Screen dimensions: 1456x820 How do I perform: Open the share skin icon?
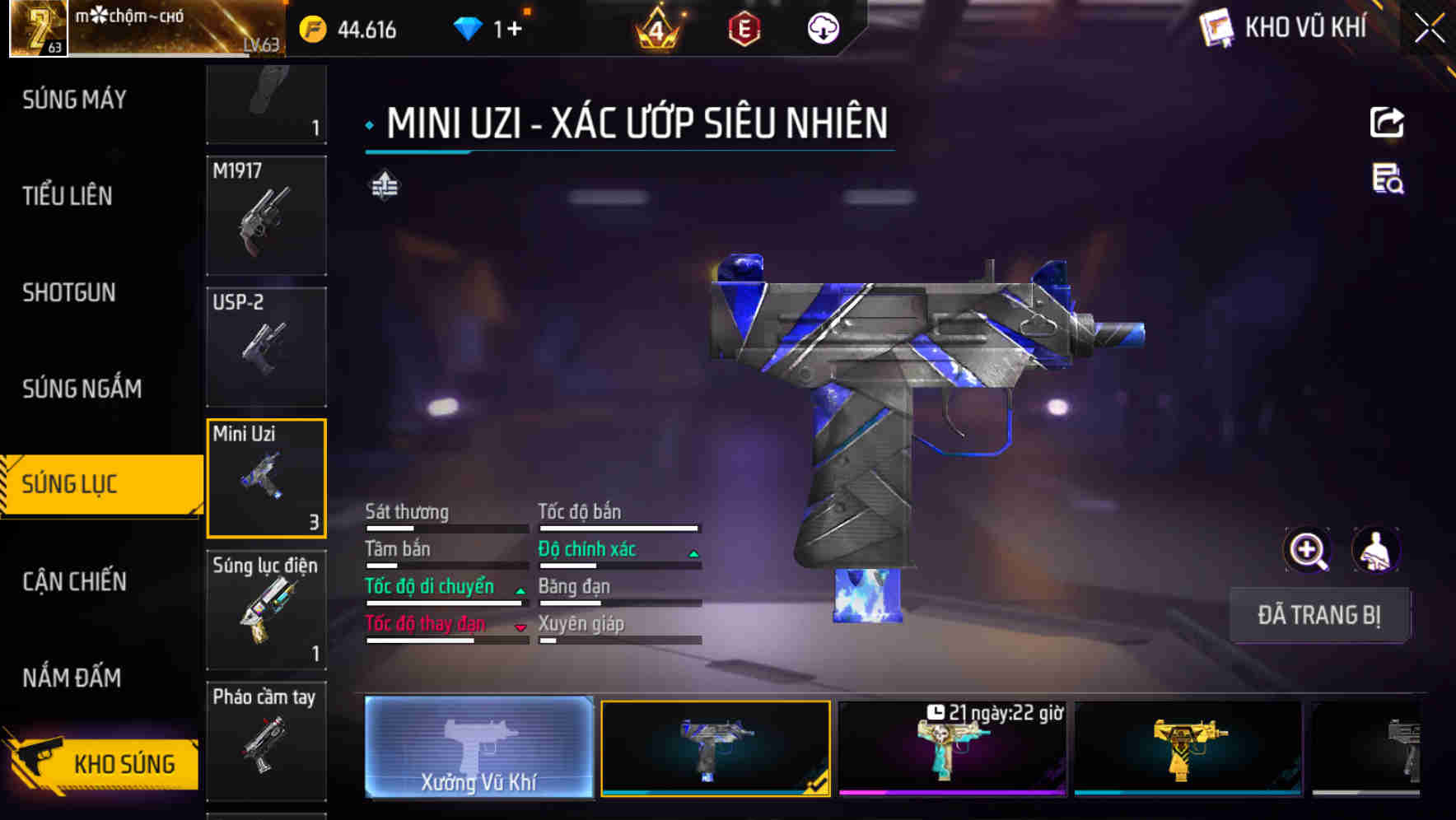point(1388,122)
